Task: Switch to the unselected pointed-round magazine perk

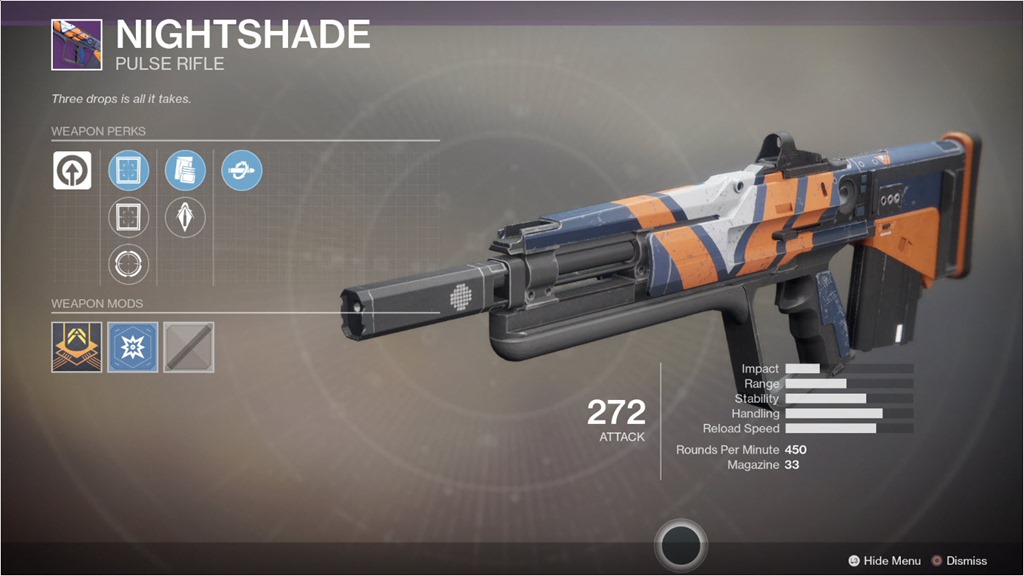Action: click(185, 217)
